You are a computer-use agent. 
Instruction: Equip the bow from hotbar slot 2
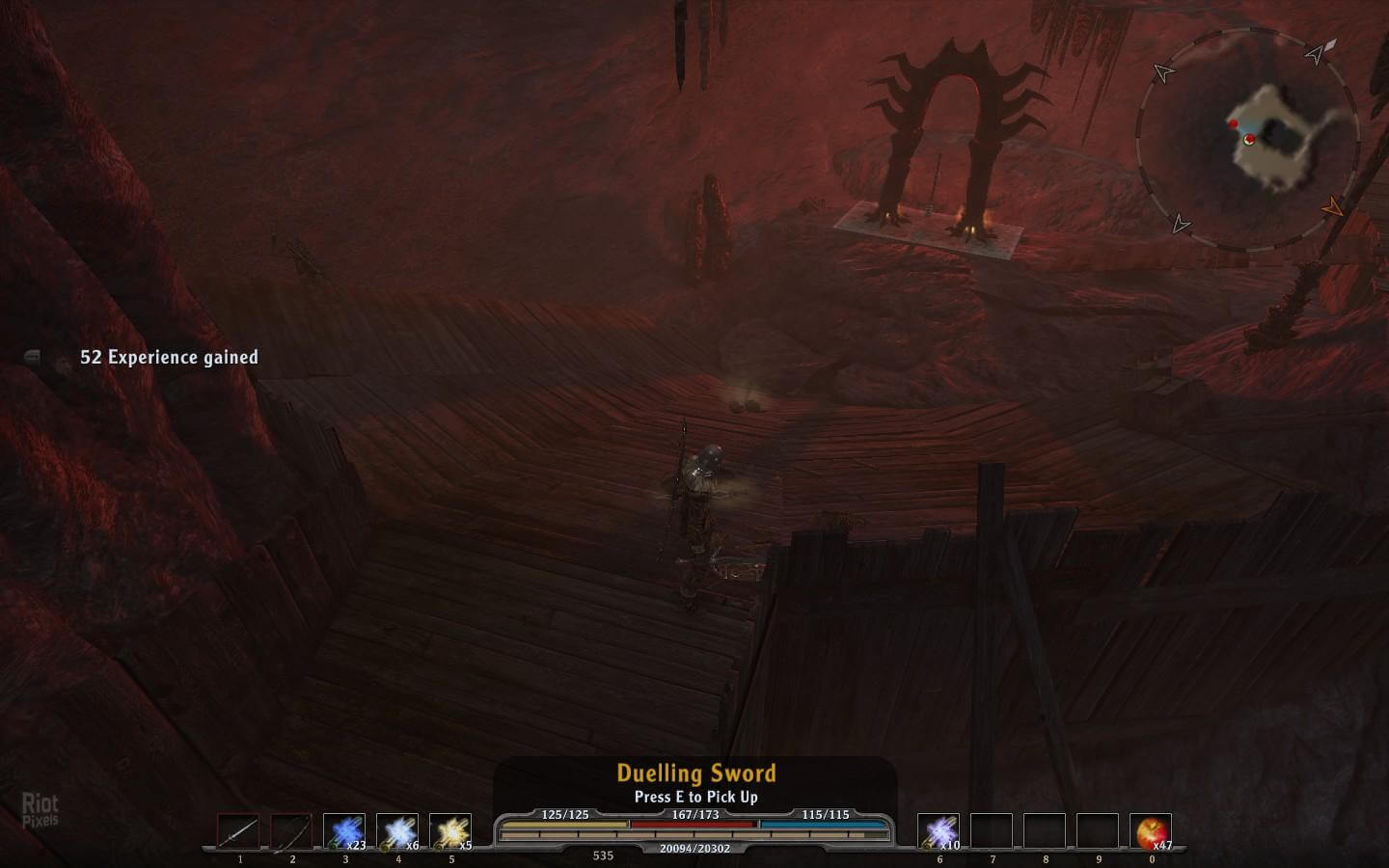pyautogui.click(x=291, y=832)
